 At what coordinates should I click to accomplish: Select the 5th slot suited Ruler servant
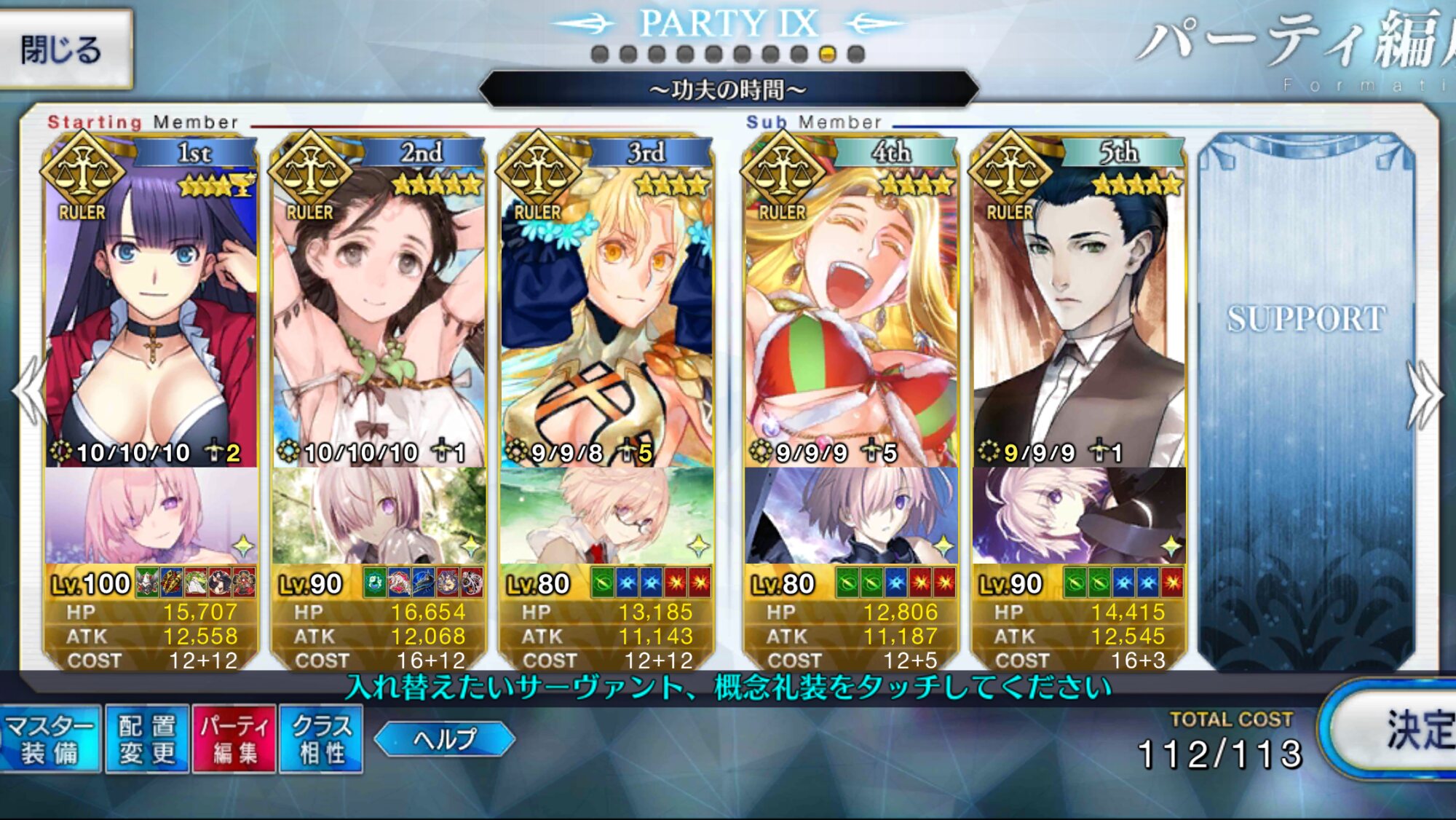pos(1079,306)
